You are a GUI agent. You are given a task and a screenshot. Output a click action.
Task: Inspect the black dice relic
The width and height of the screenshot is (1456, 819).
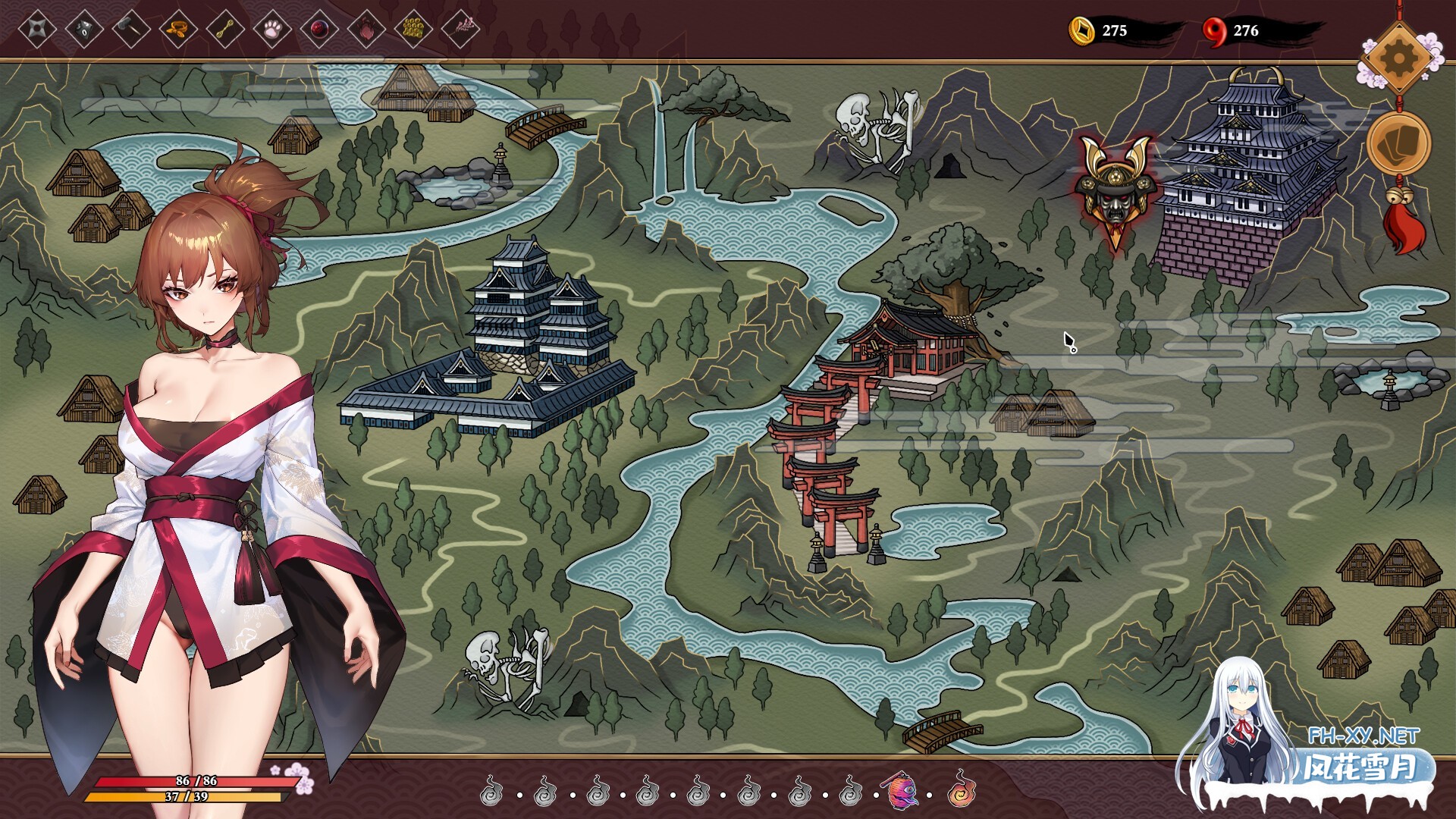[x=84, y=30]
